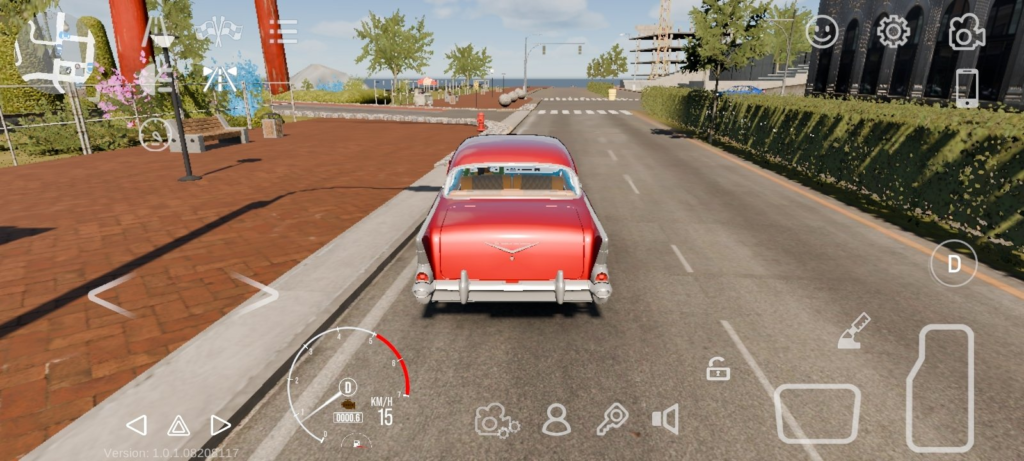Sound the car horn

[665, 419]
